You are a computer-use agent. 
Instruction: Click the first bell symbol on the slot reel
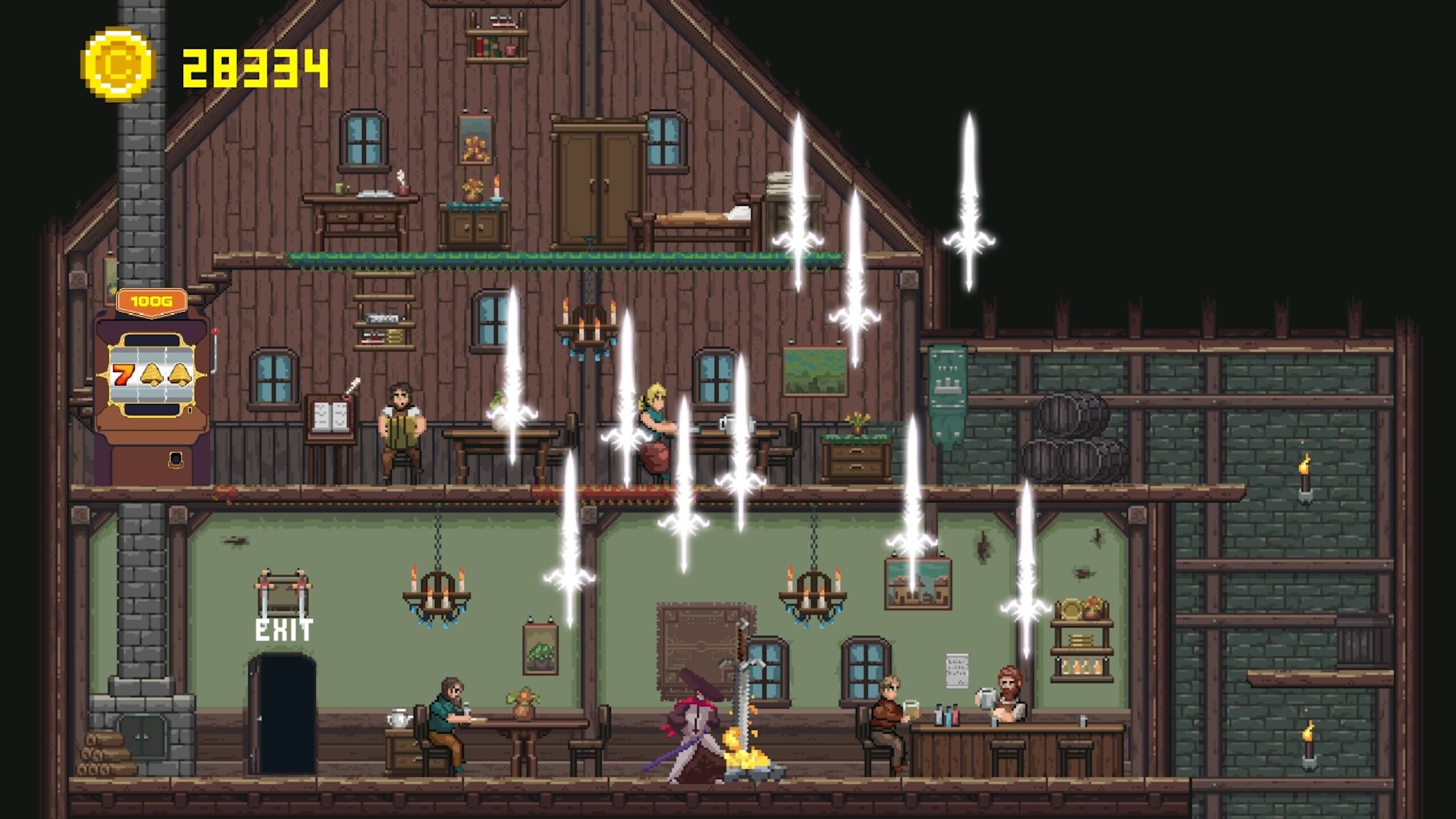151,374
